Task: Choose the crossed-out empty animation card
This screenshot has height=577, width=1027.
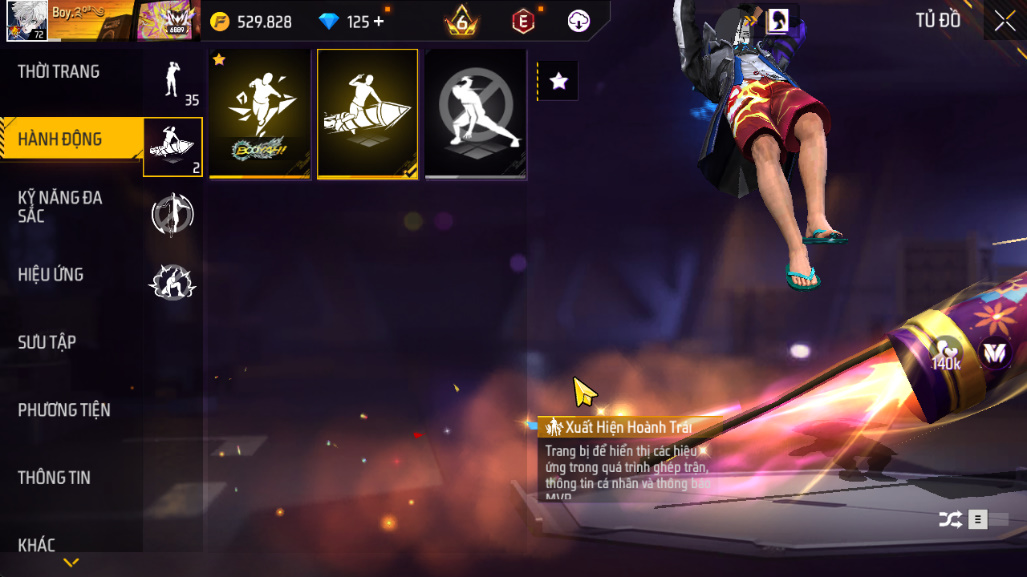Action: tap(476, 114)
